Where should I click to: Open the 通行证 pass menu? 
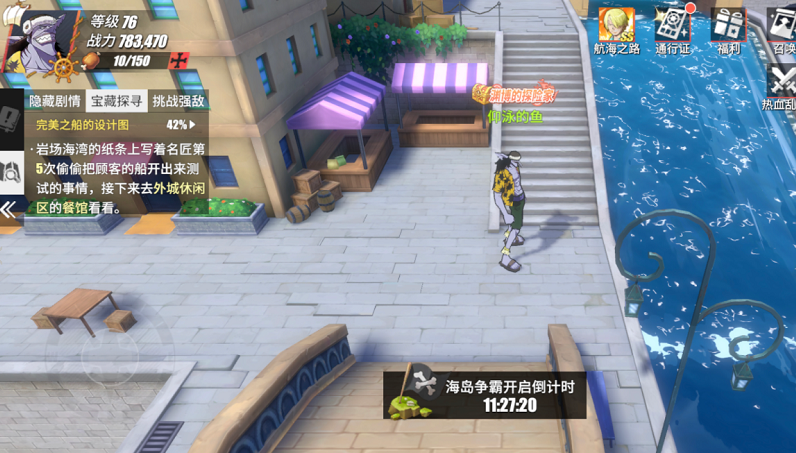point(674,28)
